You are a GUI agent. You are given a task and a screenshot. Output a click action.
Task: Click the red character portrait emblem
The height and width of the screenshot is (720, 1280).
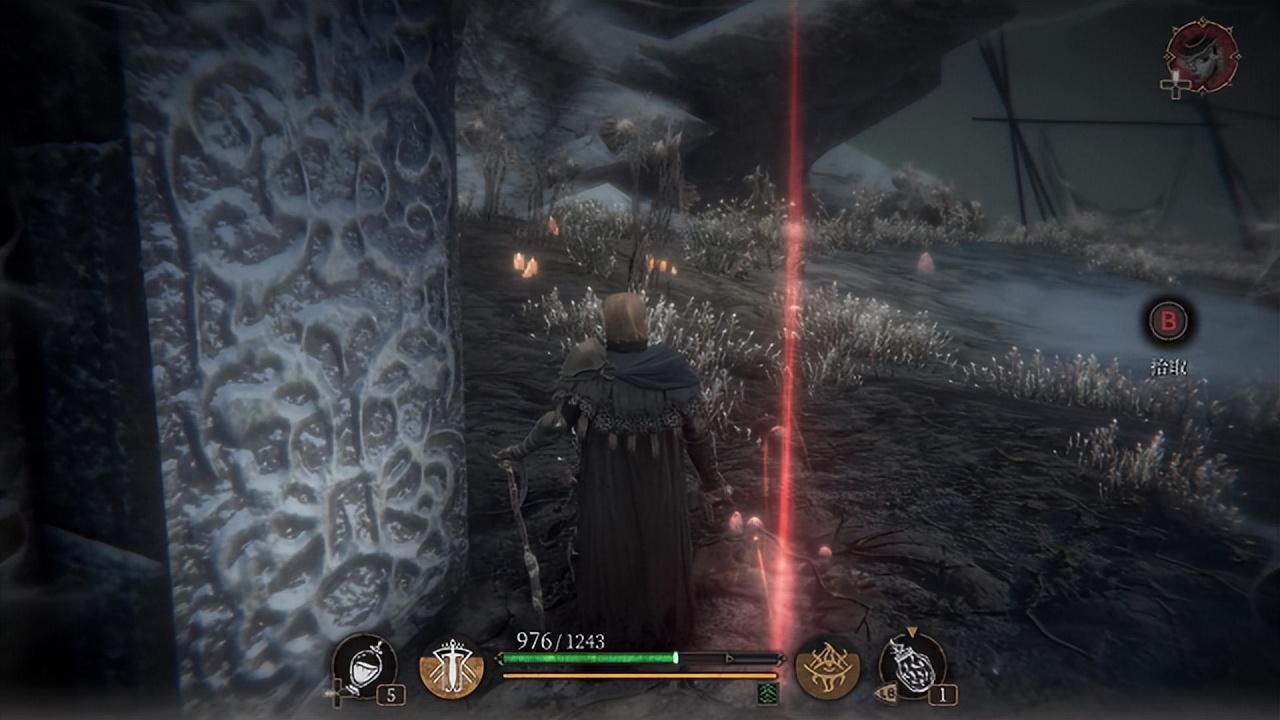(x=1202, y=56)
